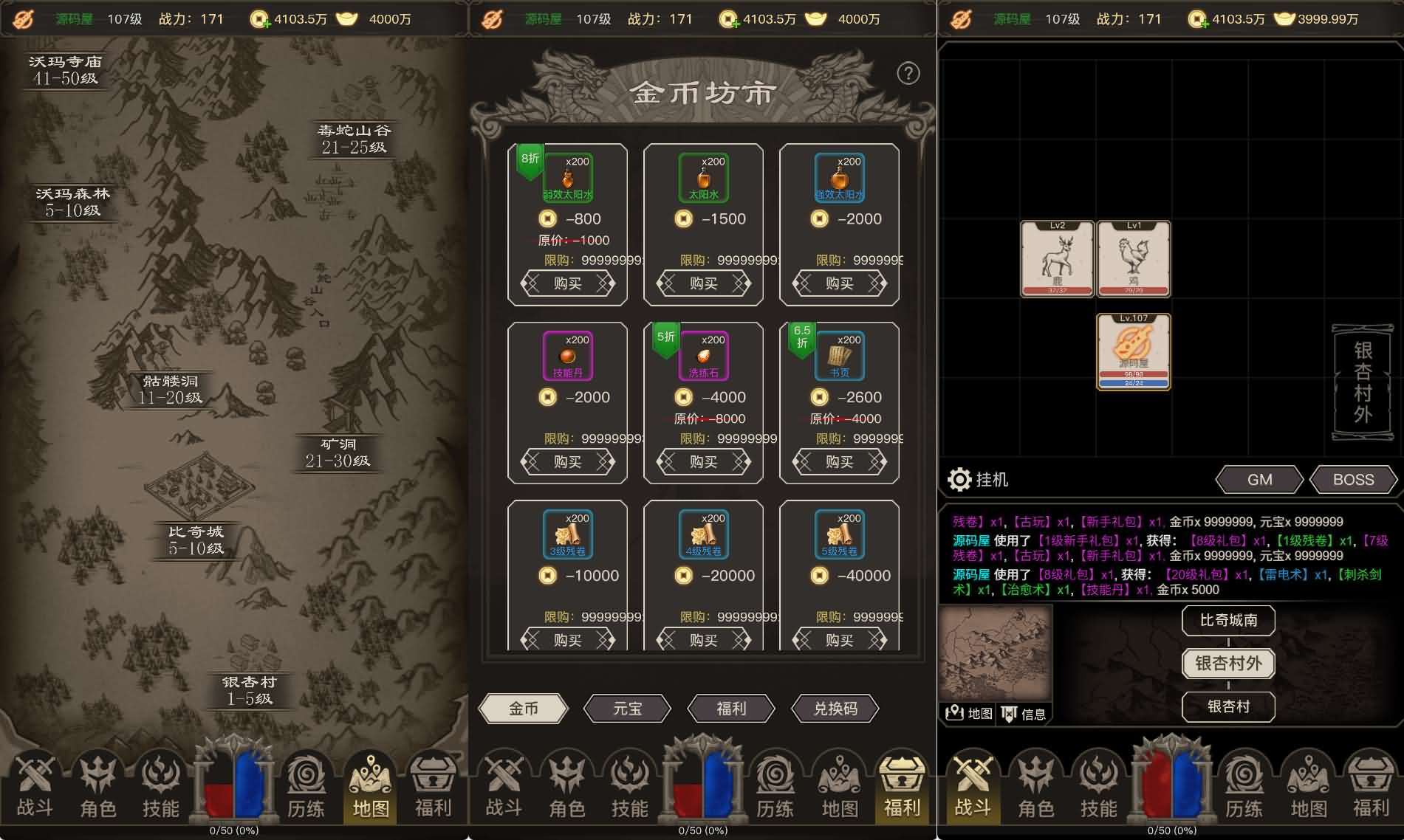Open the help question mark in 金币坊市

click(x=908, y=73)
